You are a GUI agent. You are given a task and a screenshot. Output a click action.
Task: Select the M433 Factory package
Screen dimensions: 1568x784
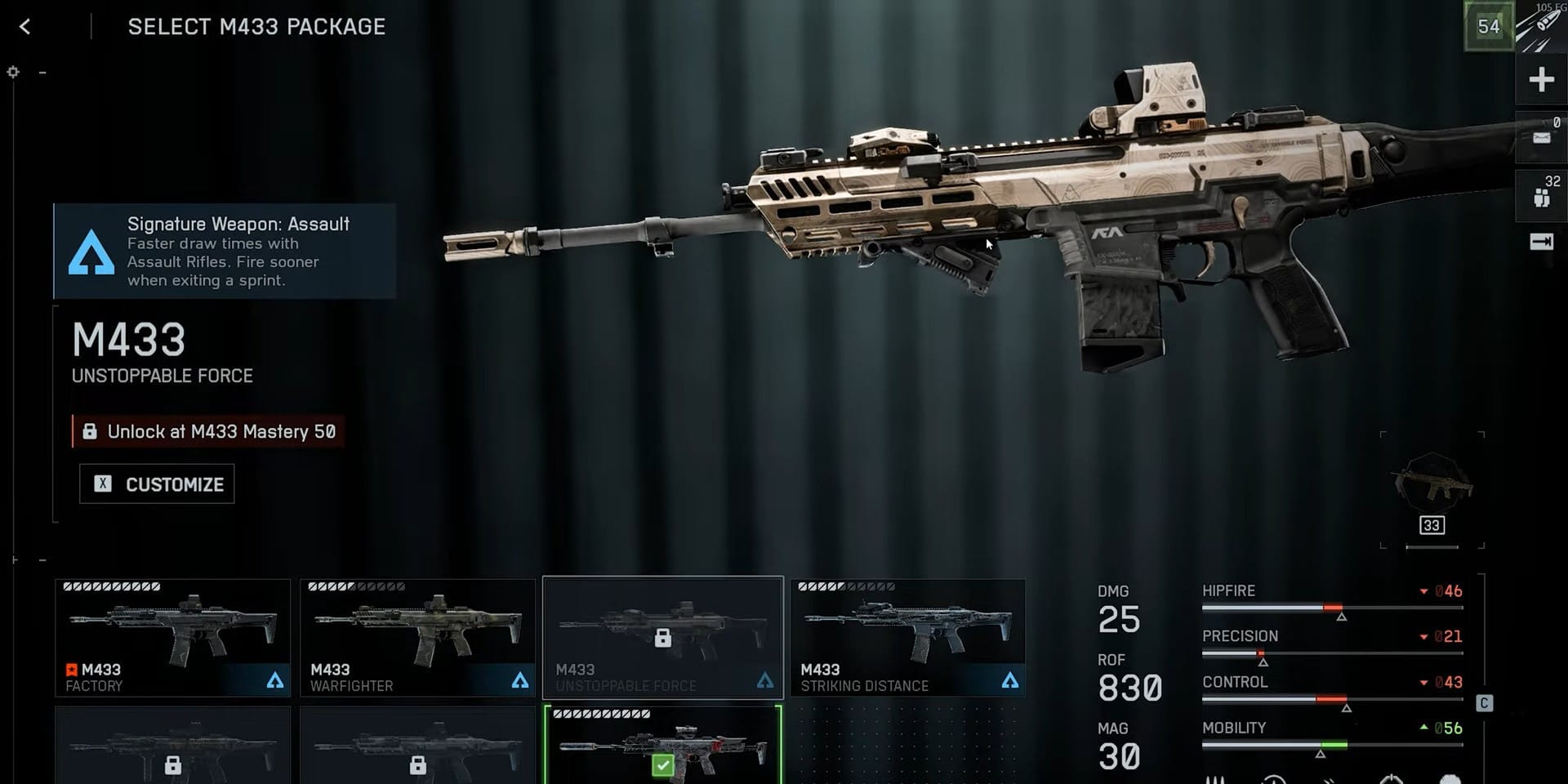(172, 638)
